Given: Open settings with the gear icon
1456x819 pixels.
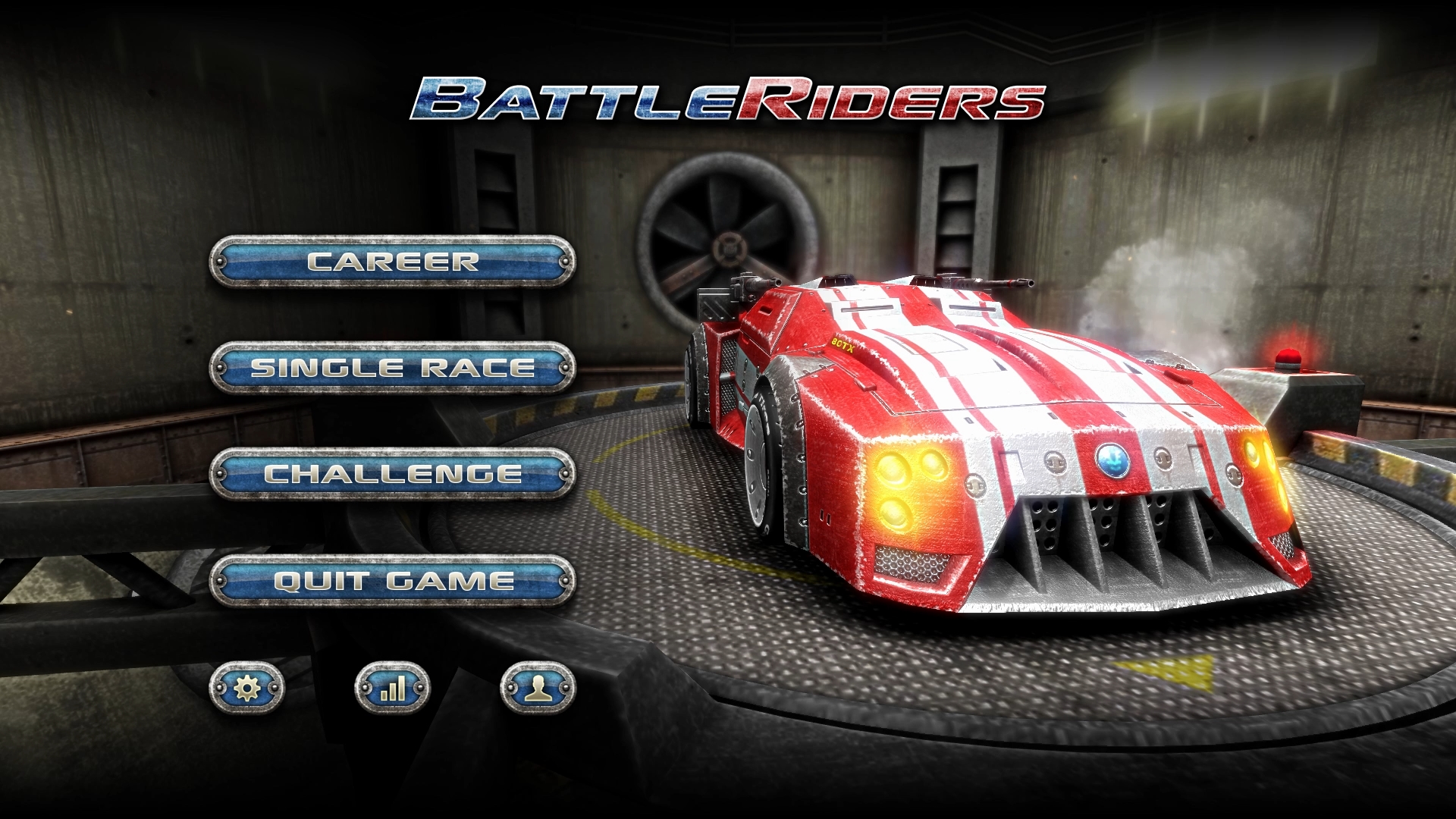Looking at the screenshot, I should 247,688.
